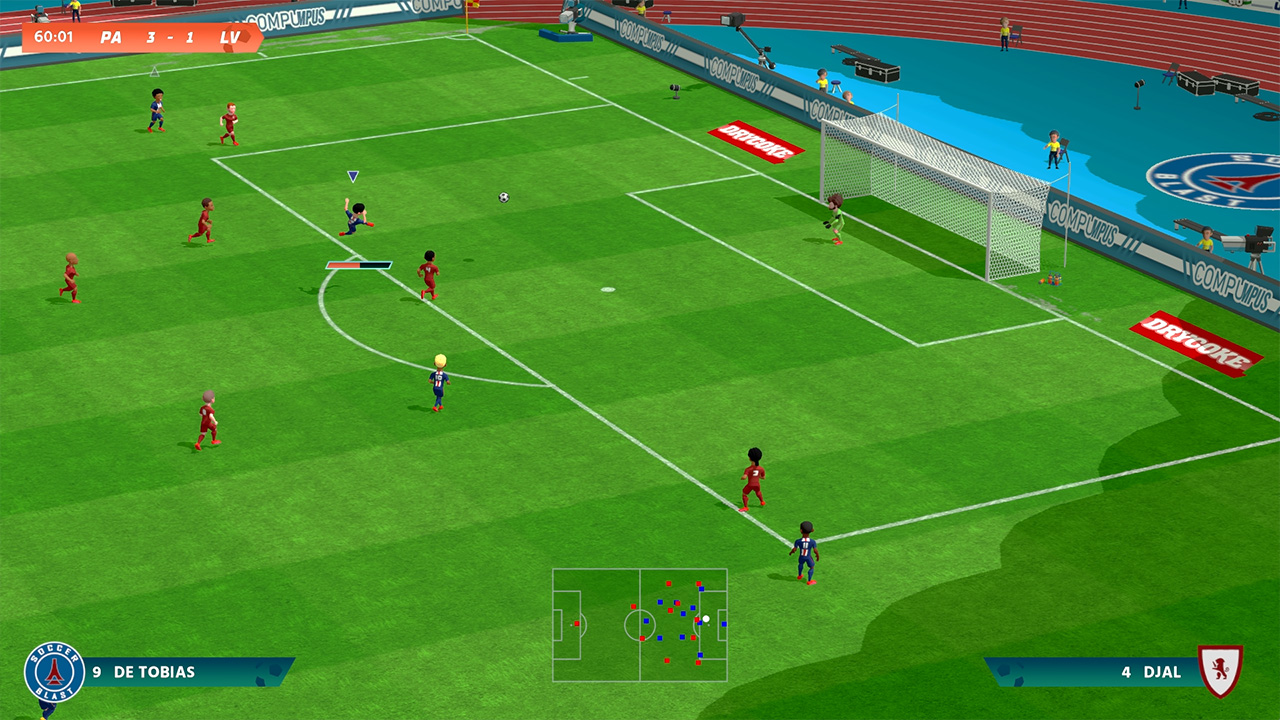Viewport: 1280px width, 720px height.
Task: Click the ball icon on the minimap
Action: click(706, 619)
